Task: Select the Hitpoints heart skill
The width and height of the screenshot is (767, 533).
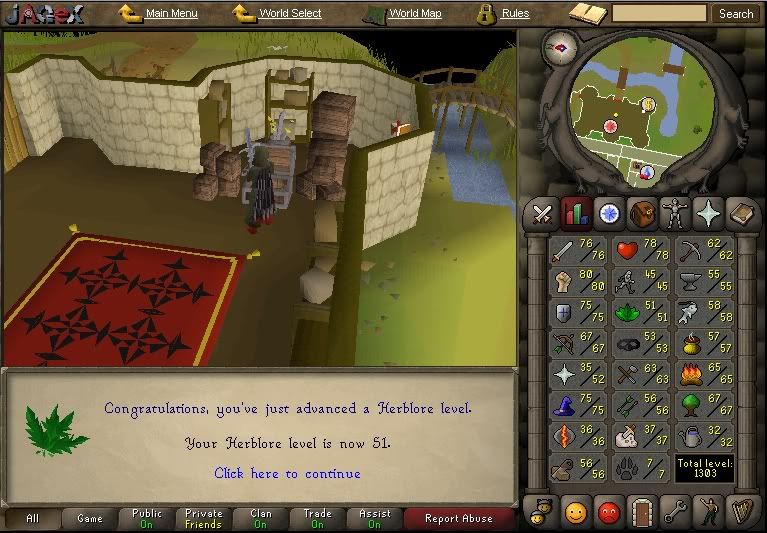Action: [x=641, y=251]
